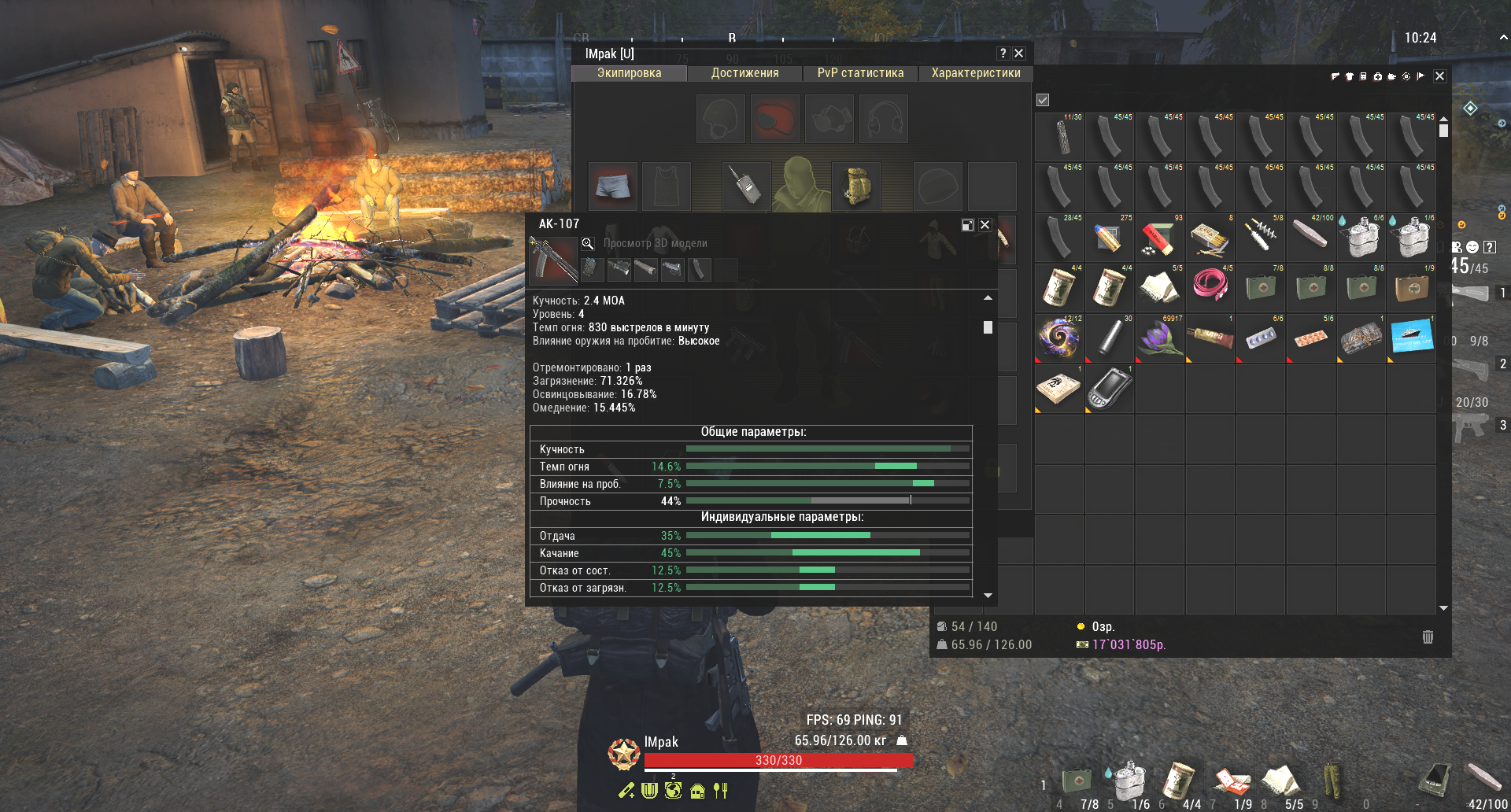The image size is (1511, 812).
Task: Show the Характеристики tab
Action: 976,73
